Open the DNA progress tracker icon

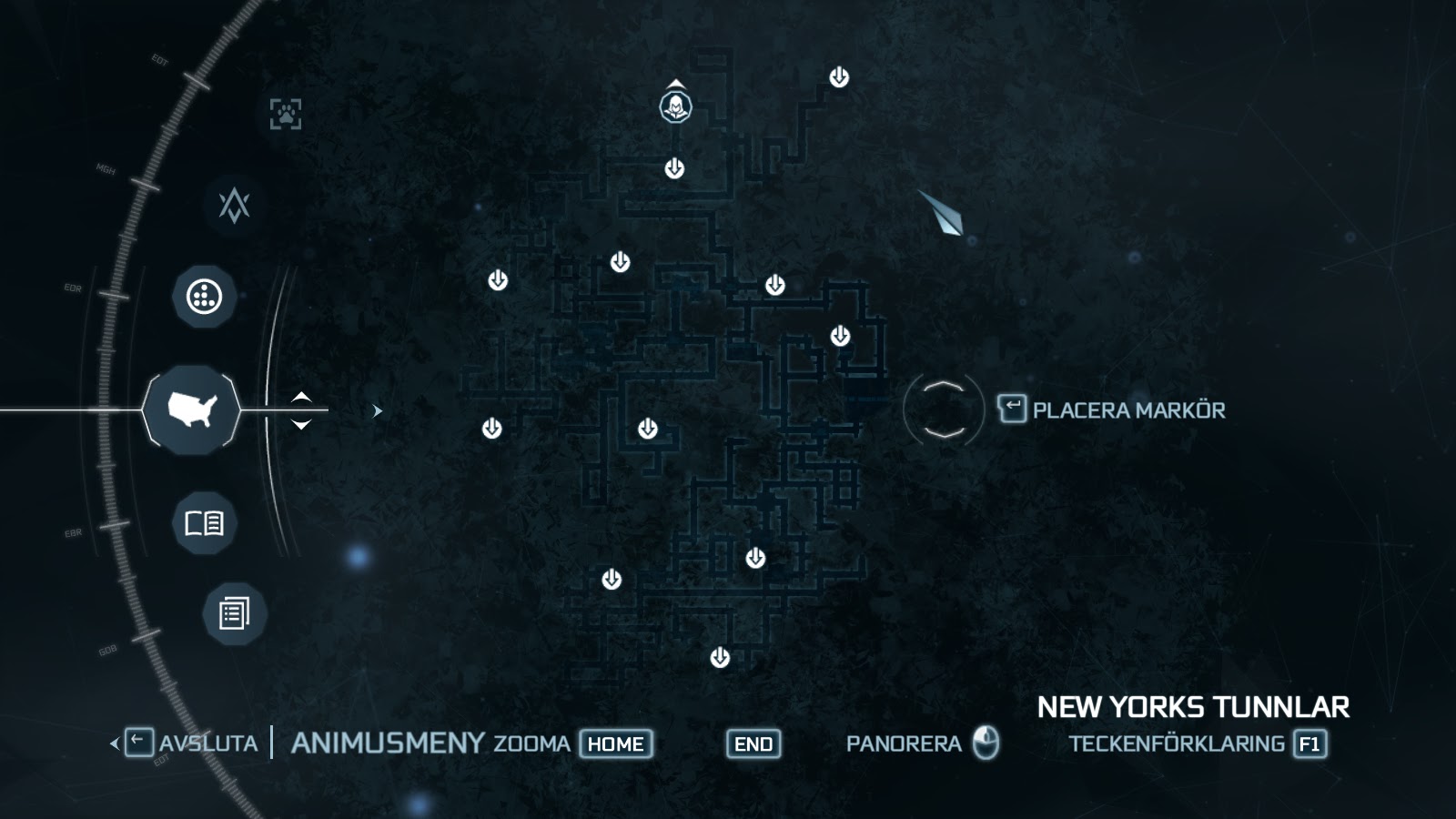[204, 296]
